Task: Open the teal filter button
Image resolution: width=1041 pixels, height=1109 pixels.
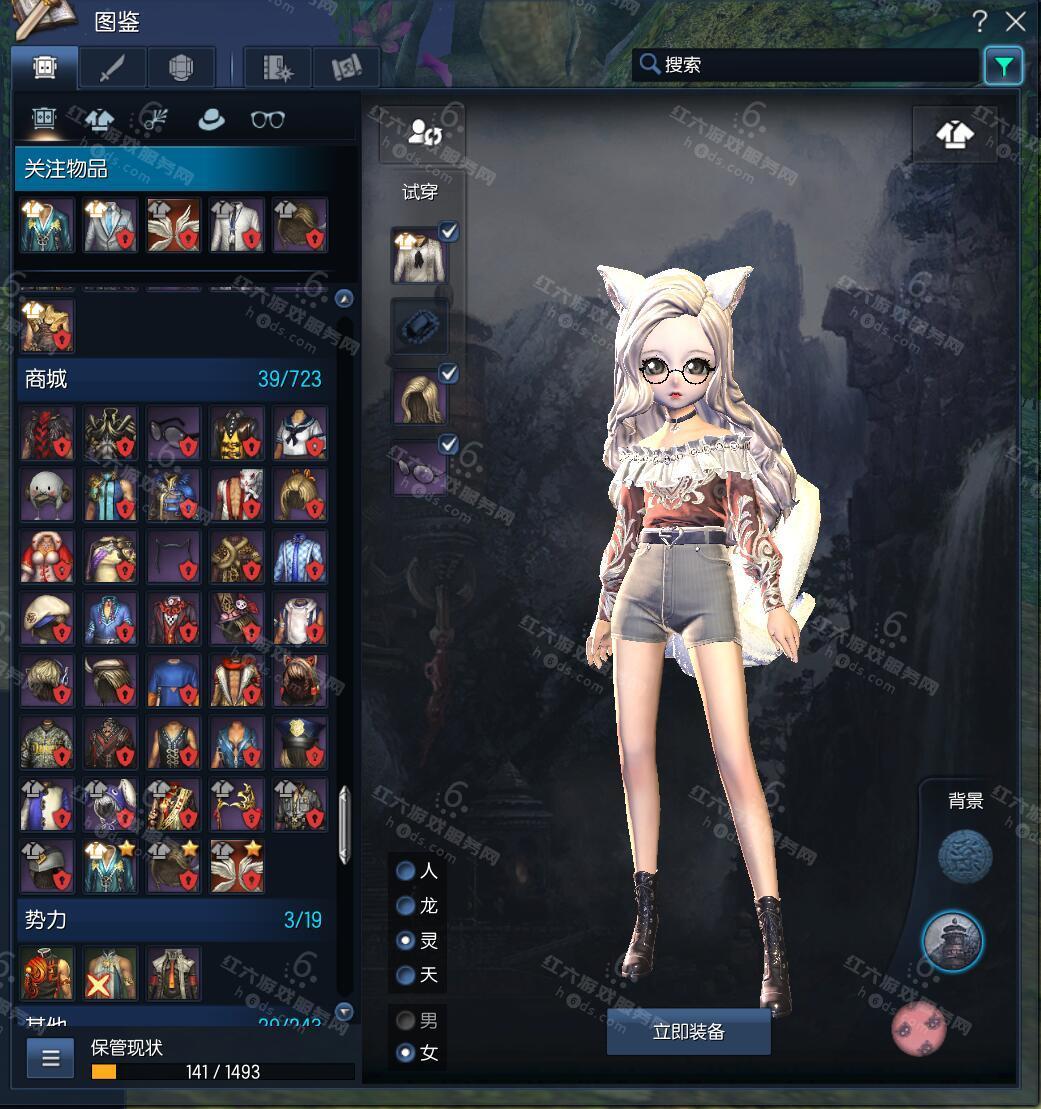Action: [1003, 66]
